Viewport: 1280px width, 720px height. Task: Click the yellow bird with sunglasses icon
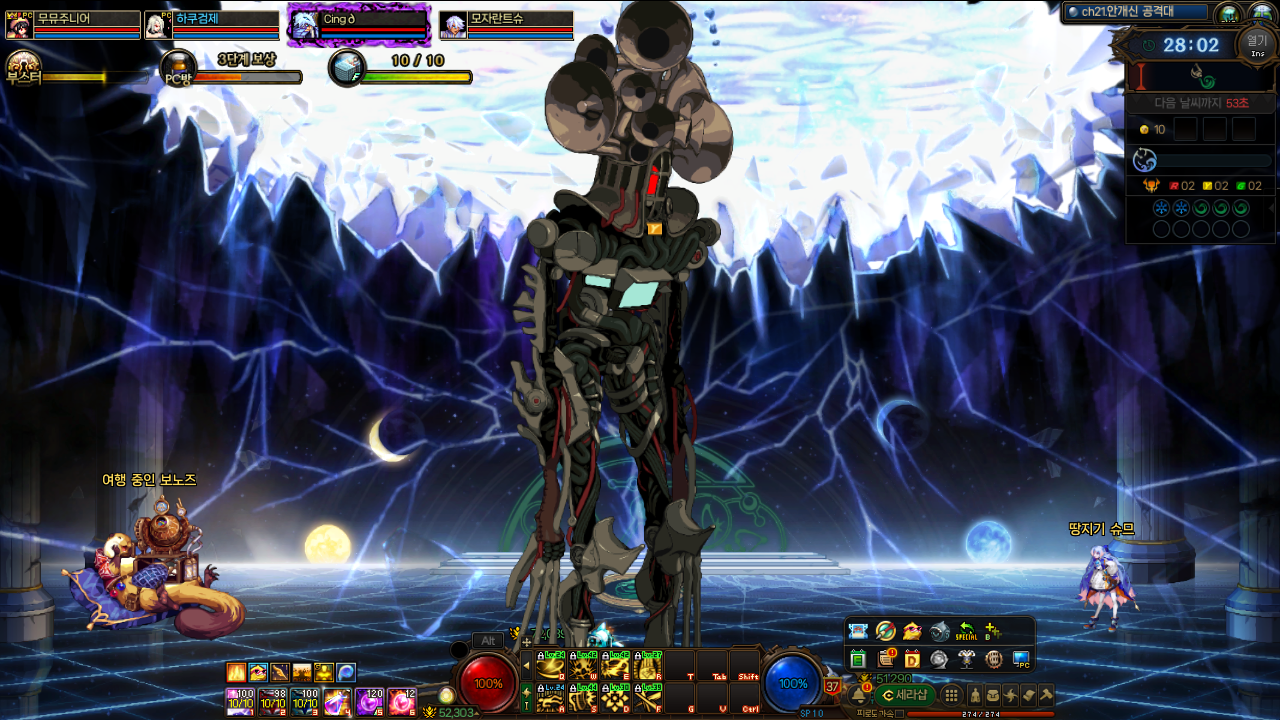pyautogui.click(x=912, y=631)
